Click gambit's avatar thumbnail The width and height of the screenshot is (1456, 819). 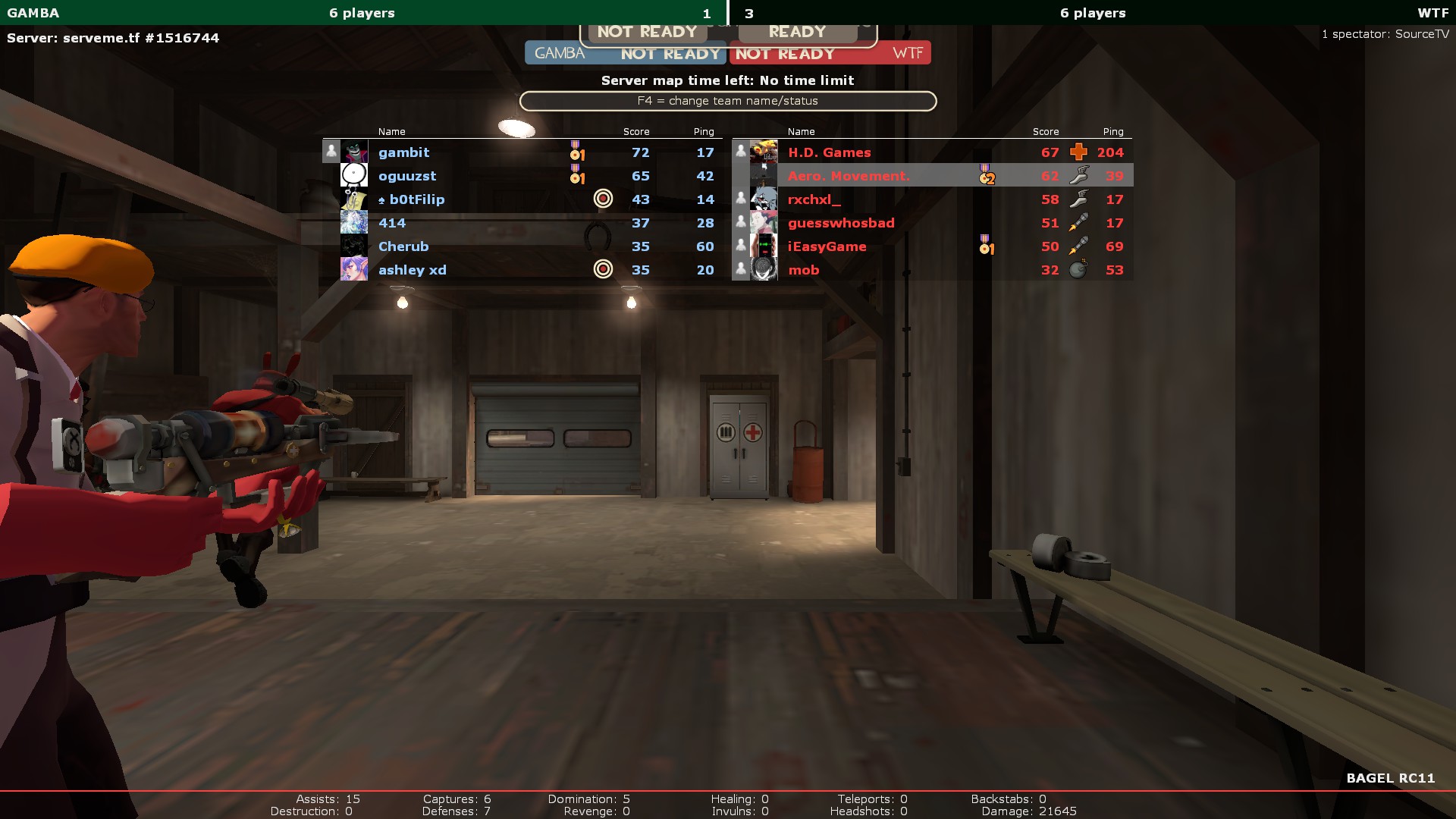click(354, 152)
